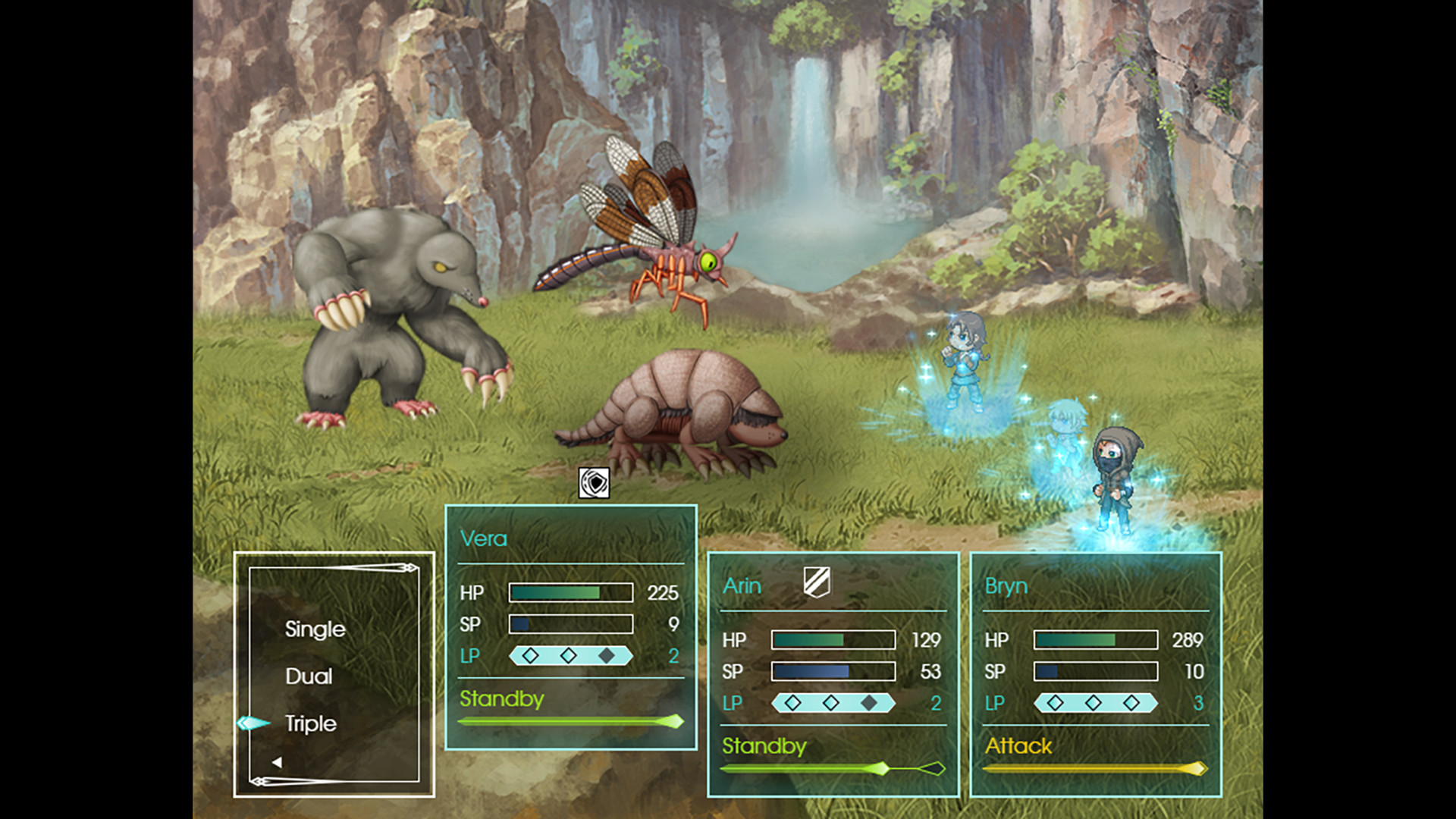
Task: Select Dual target mode
Action: [309, 676]
